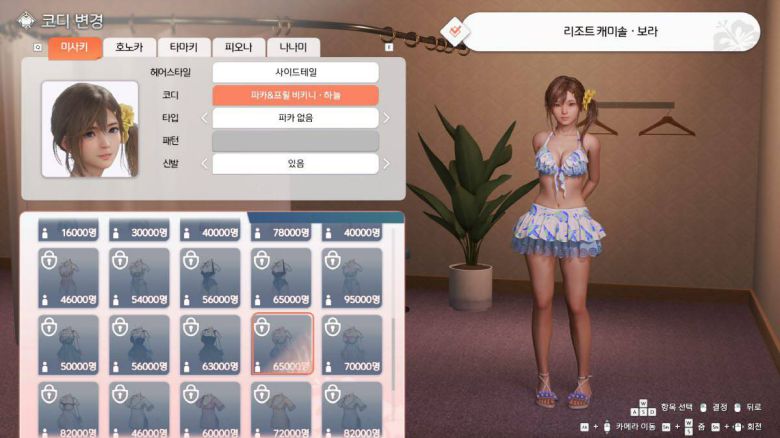Pick the locked outfit costing 70000명

pyautogui.click(x=352, y=344)
